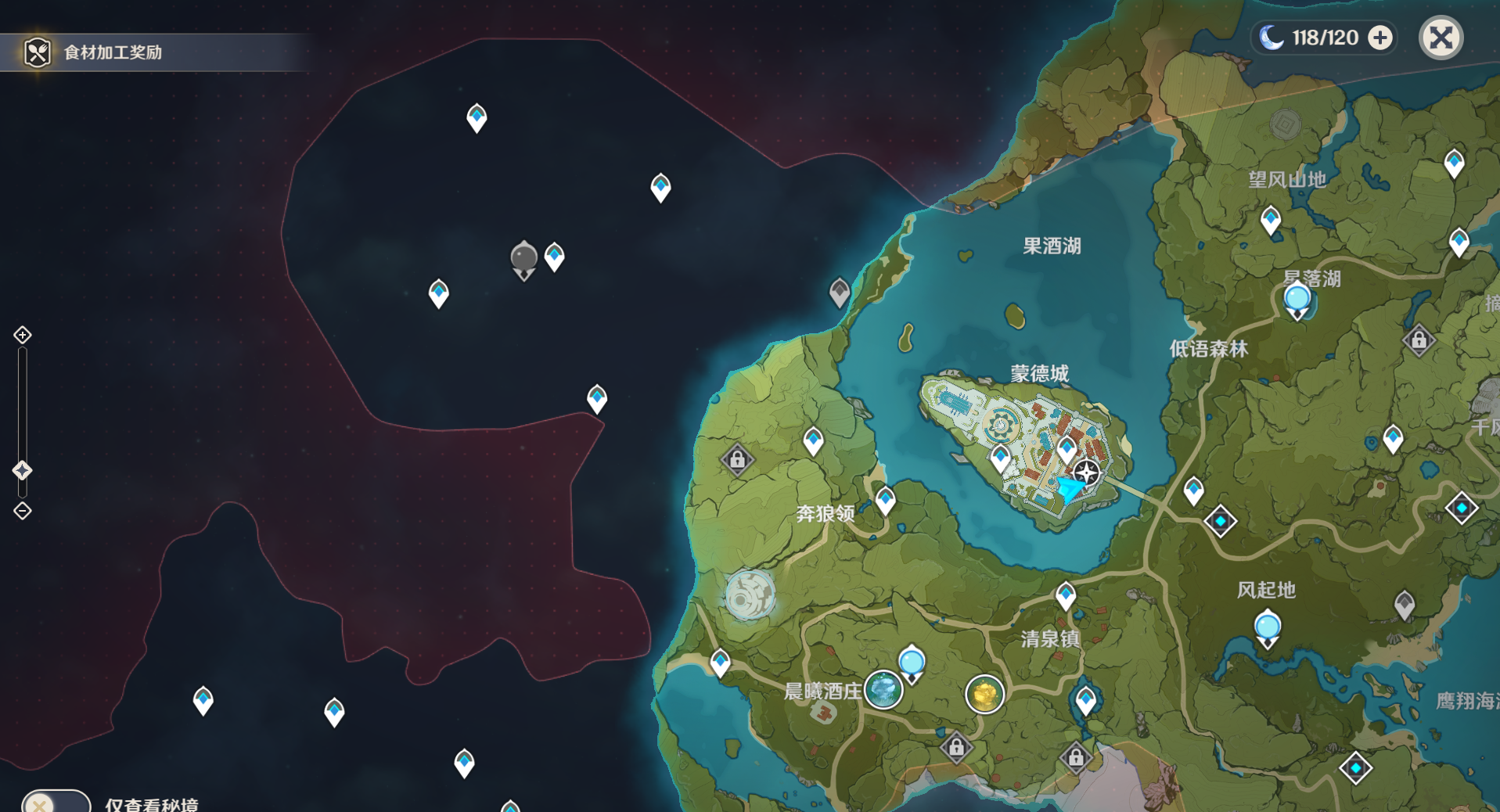The width and height of the screenshot is (1500, 812).
Task: Select the teleport waypoint above 清泉镇
Action: (x=1066, y=595)
